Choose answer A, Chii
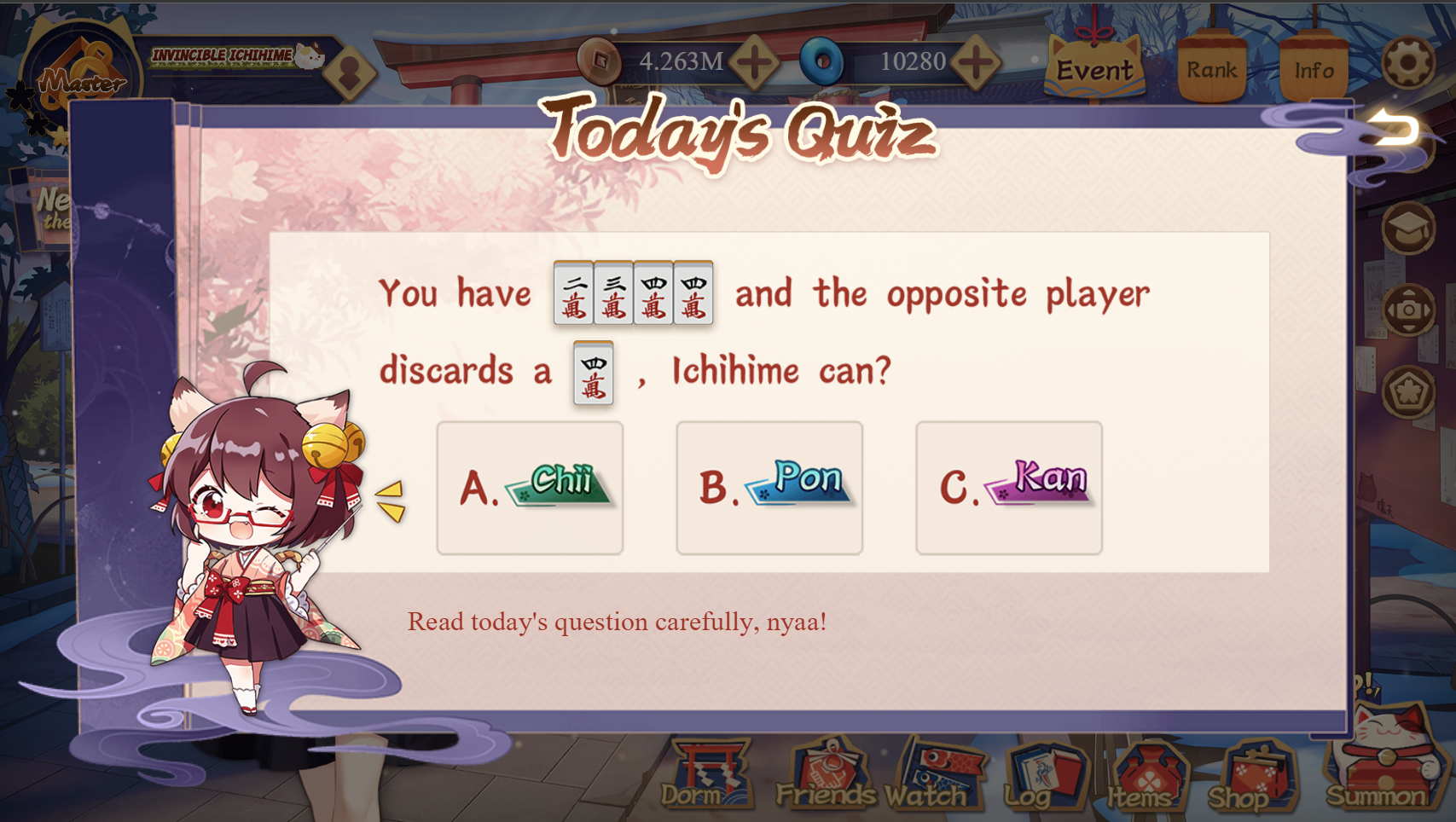The height and width of the screenshot is (822, 1456). 530,488
